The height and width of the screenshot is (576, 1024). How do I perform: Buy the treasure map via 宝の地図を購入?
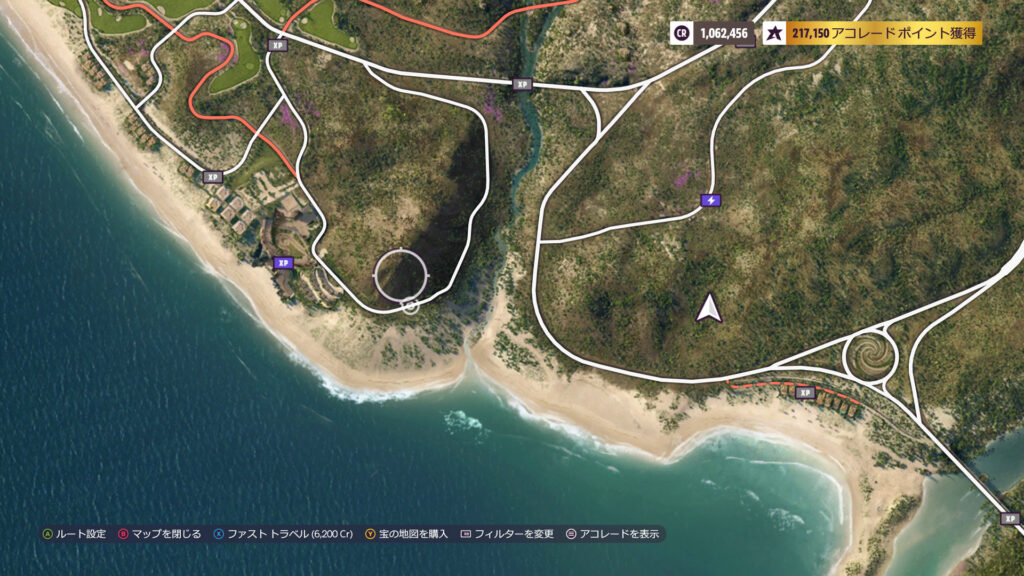tap(407, 534)
